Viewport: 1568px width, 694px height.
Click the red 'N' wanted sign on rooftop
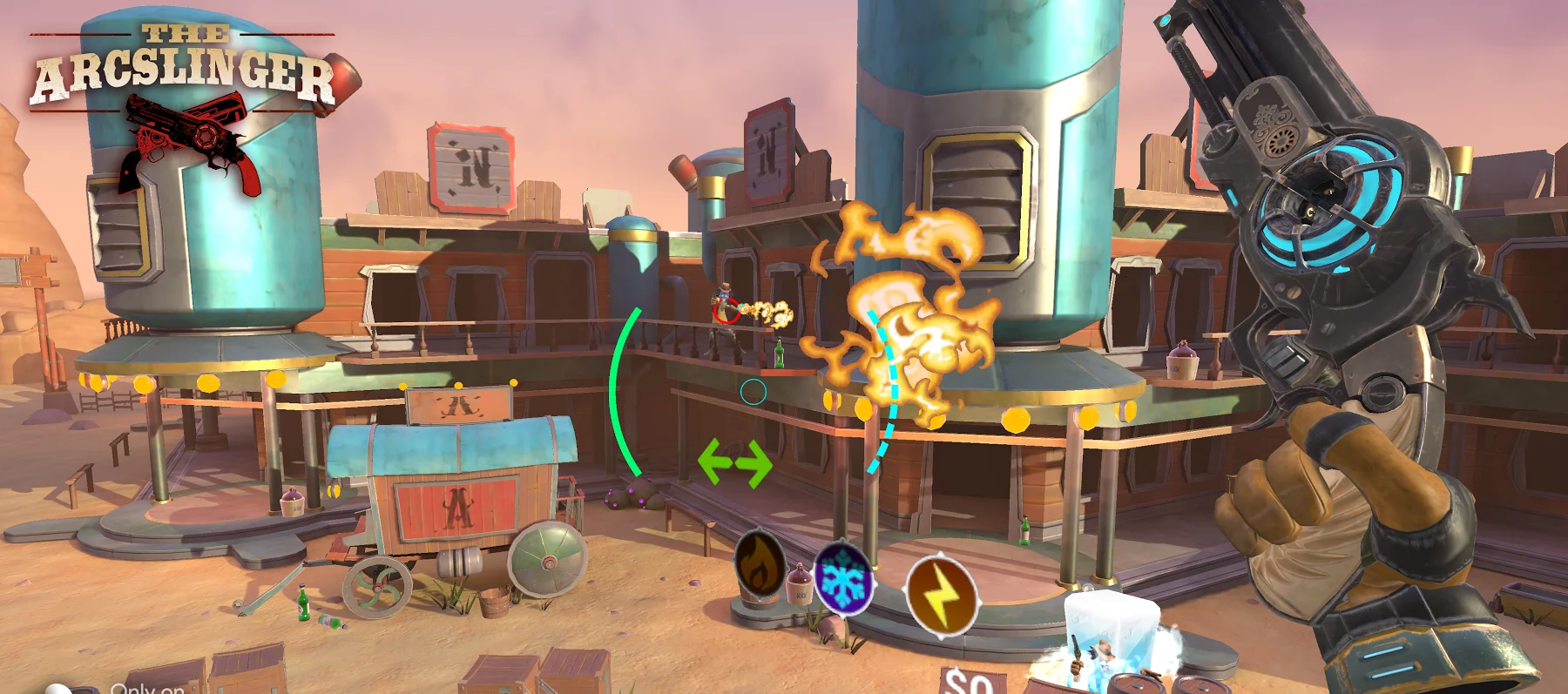coord(470,165)
